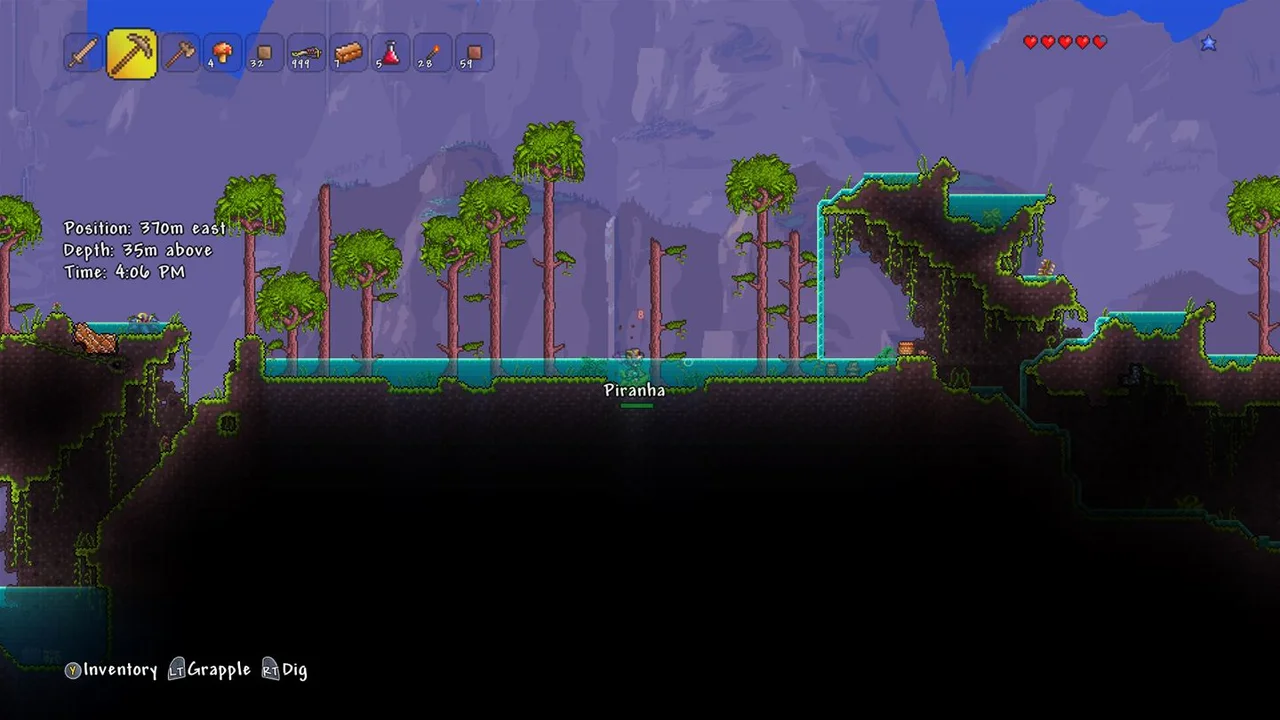Select the copper pickaxe hotbar slot
This screenshot has height=720, width=1280.
coord(133,50)
